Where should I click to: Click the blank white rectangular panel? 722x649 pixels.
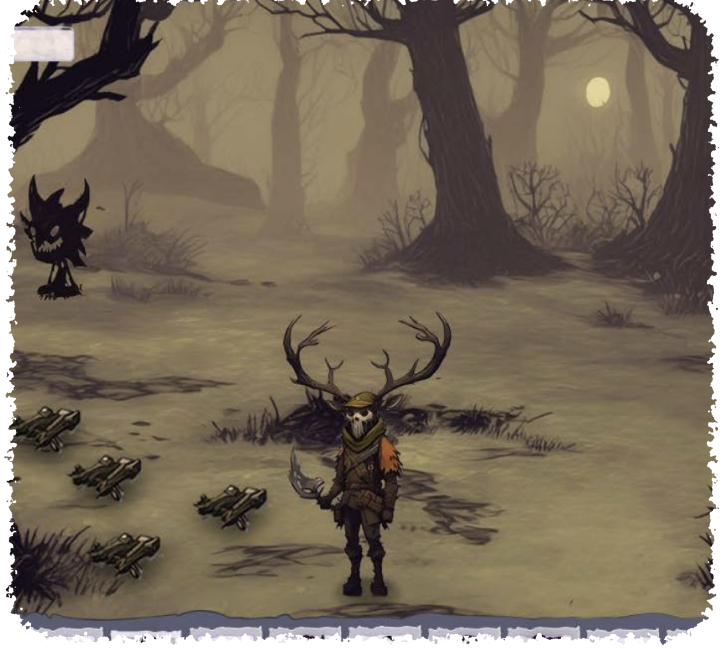coord(43,44)
